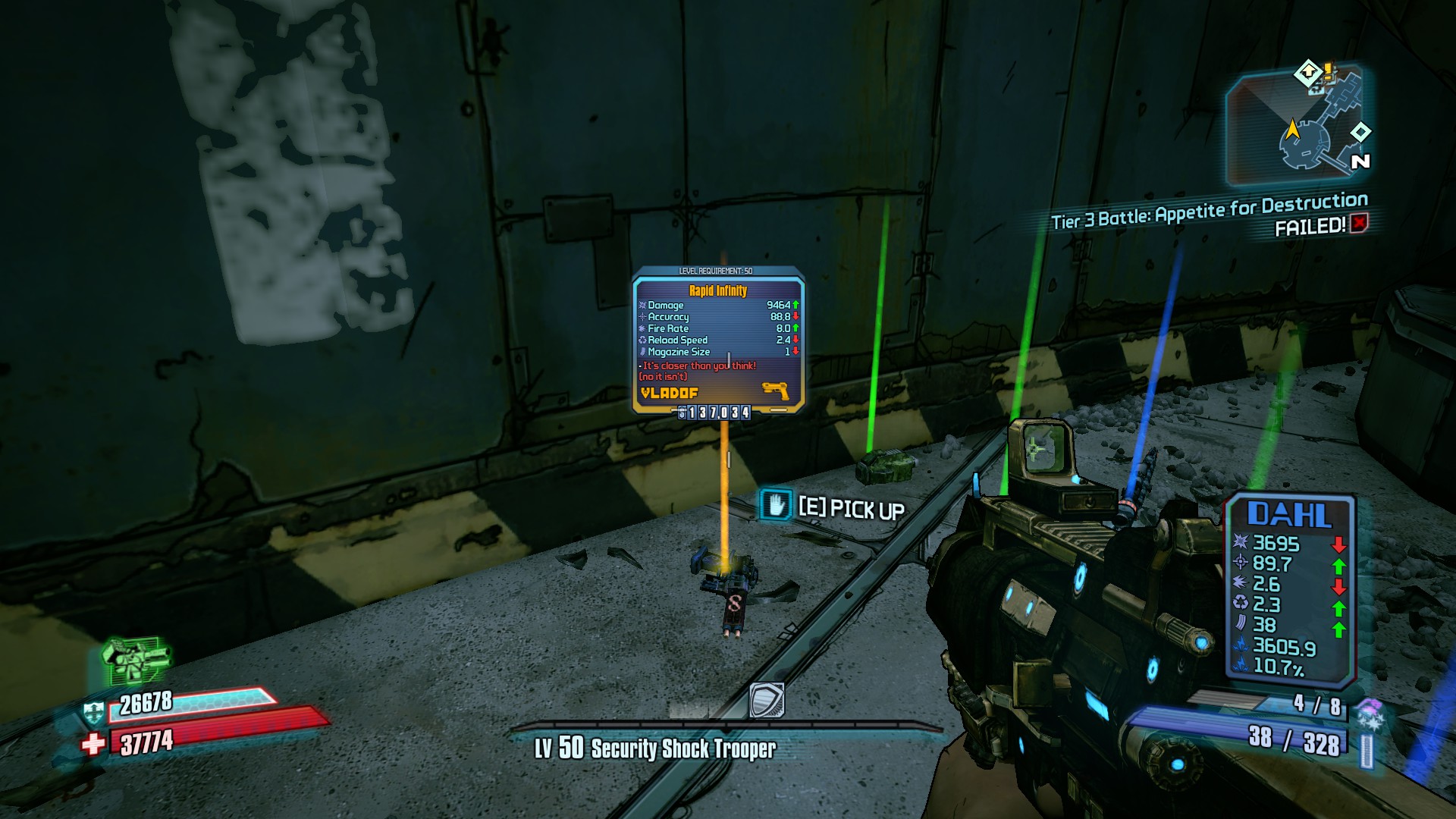Image resolution: width=1456 pixels, height=819 pixels.
Task: Click the yellow pistol icon on Vladof card
Action: (775, 391)
